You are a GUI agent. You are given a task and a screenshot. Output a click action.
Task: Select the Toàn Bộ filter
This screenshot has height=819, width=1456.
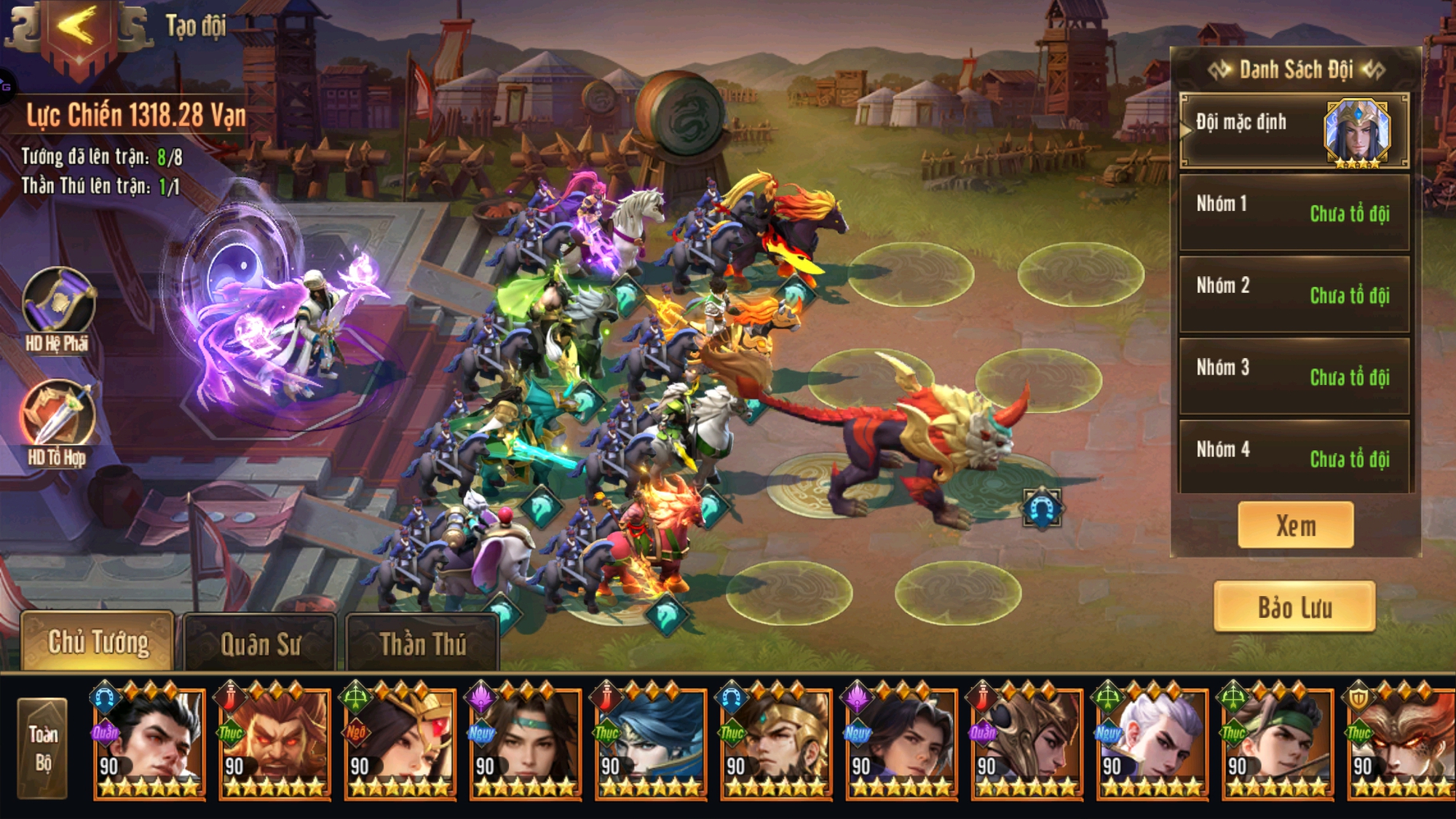(x=43, y=748)
